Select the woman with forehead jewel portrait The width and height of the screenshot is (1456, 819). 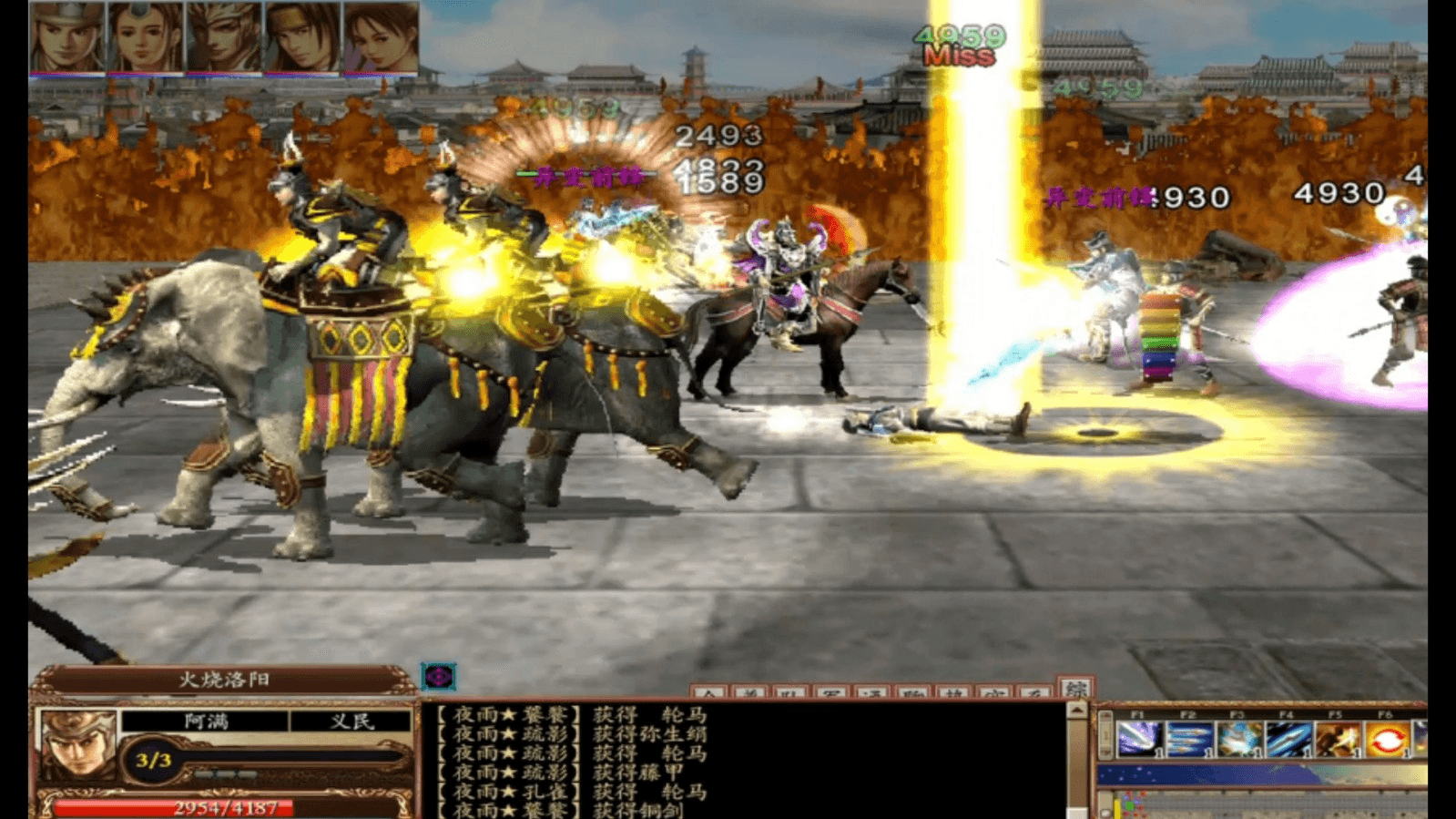[146, 36]
